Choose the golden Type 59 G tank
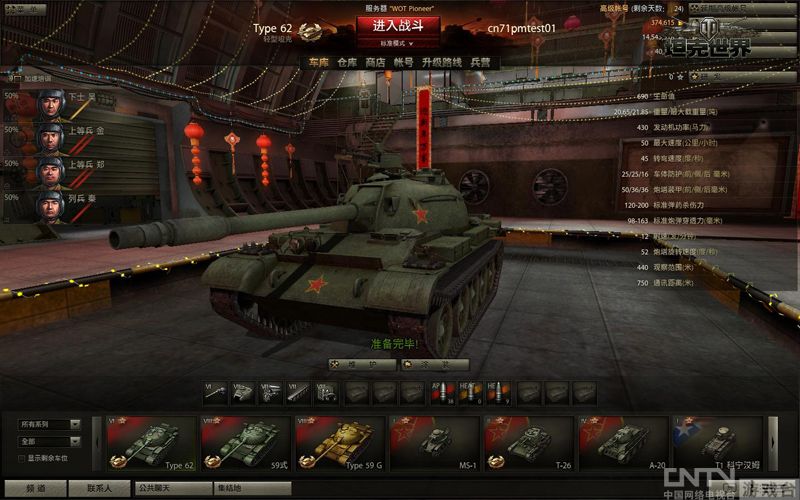 click(x=339, y=443)
